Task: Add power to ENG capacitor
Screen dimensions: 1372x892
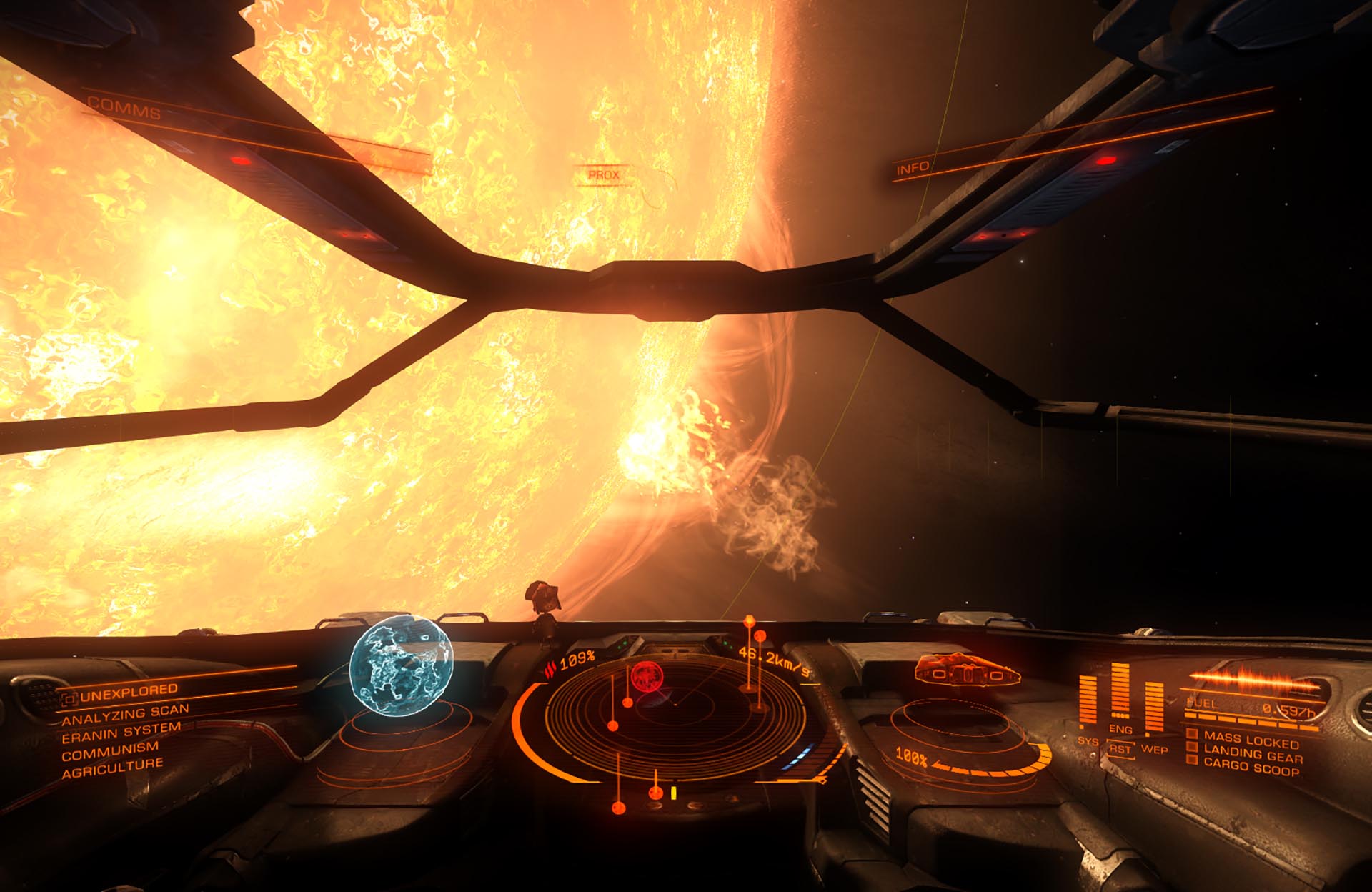Action: click(x=1120, y=729)
